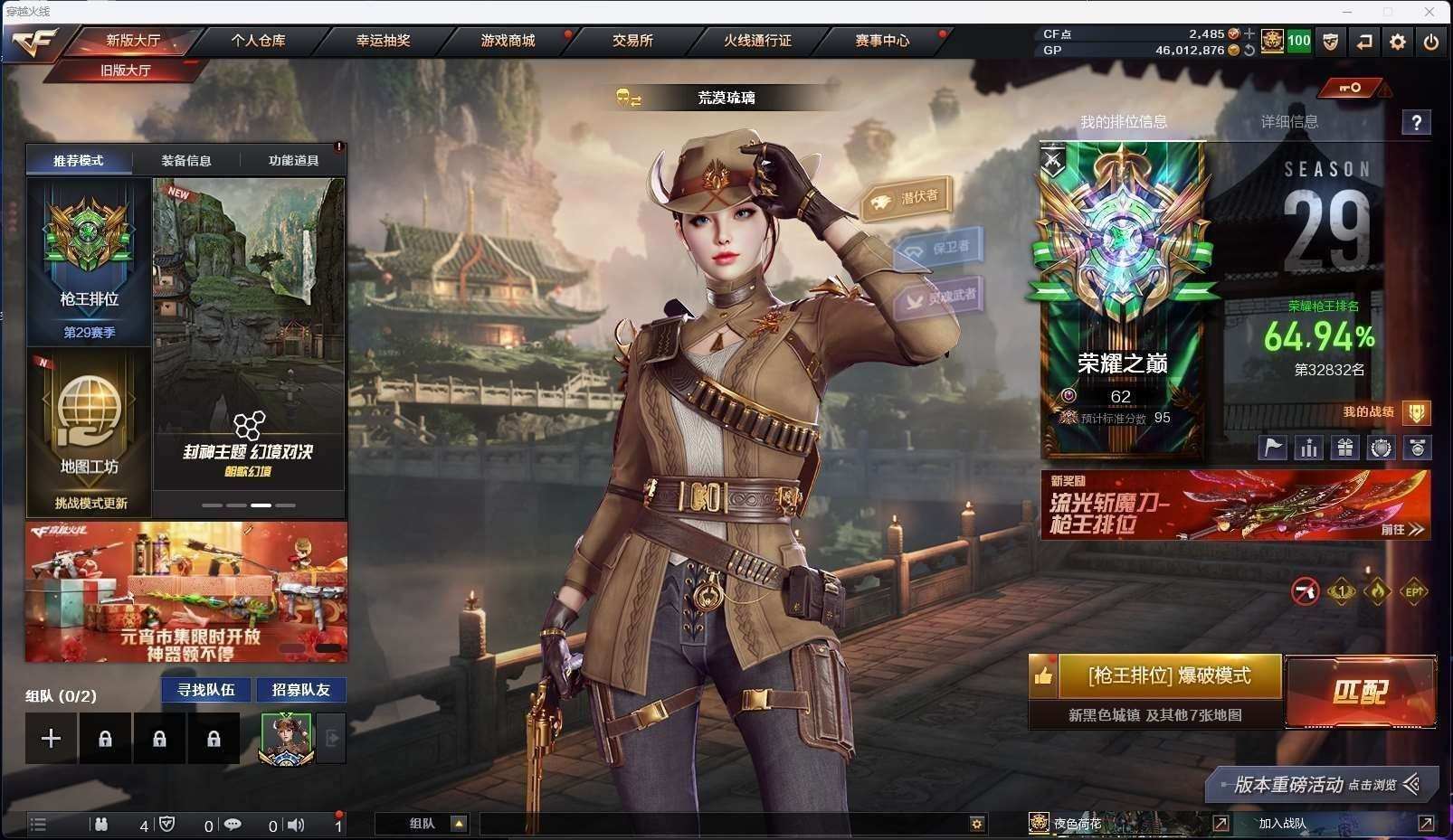Add a teammate with the plus slot

pyautogui.click(x=51, y=739)
